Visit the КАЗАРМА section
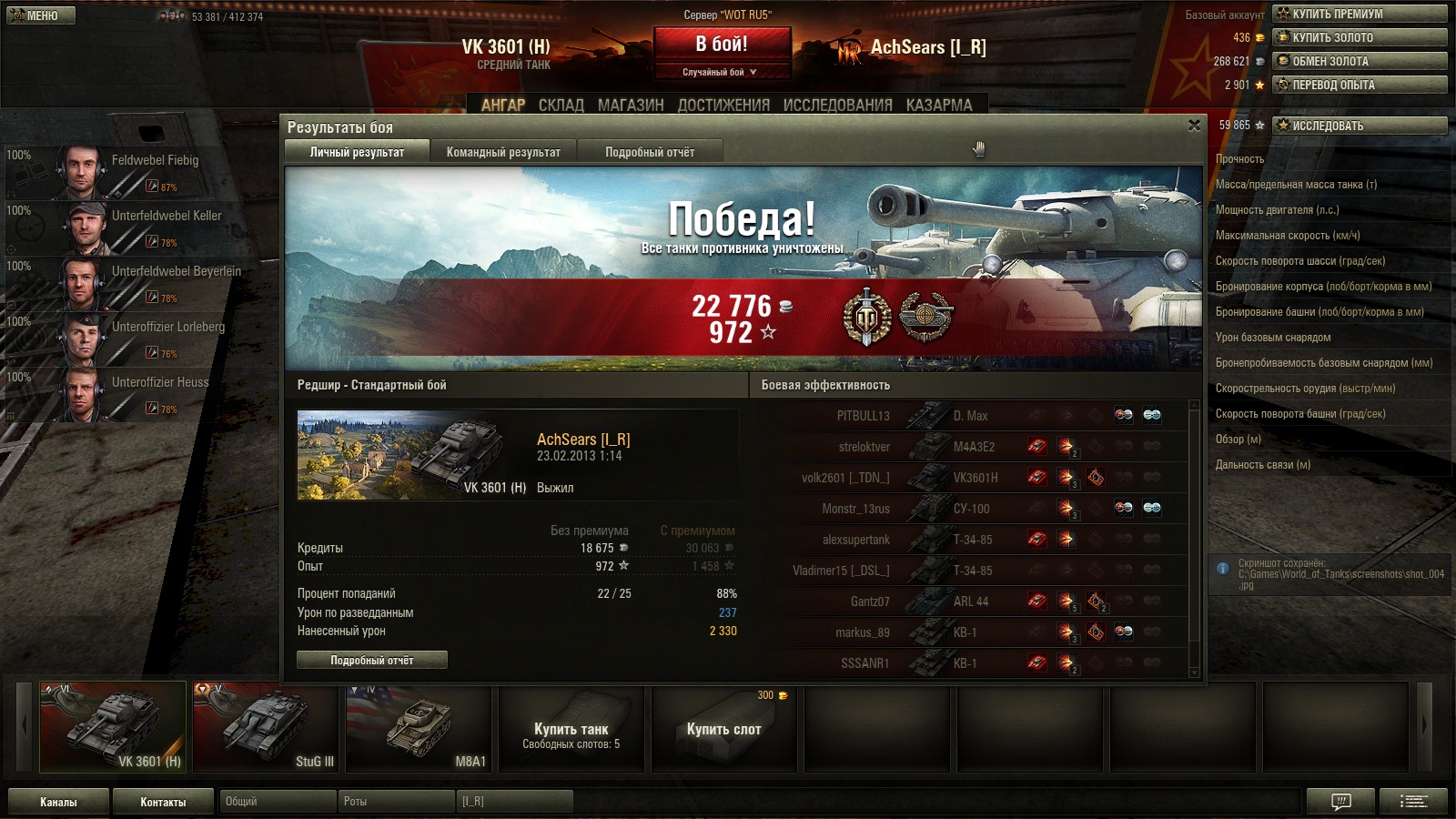 938,105
